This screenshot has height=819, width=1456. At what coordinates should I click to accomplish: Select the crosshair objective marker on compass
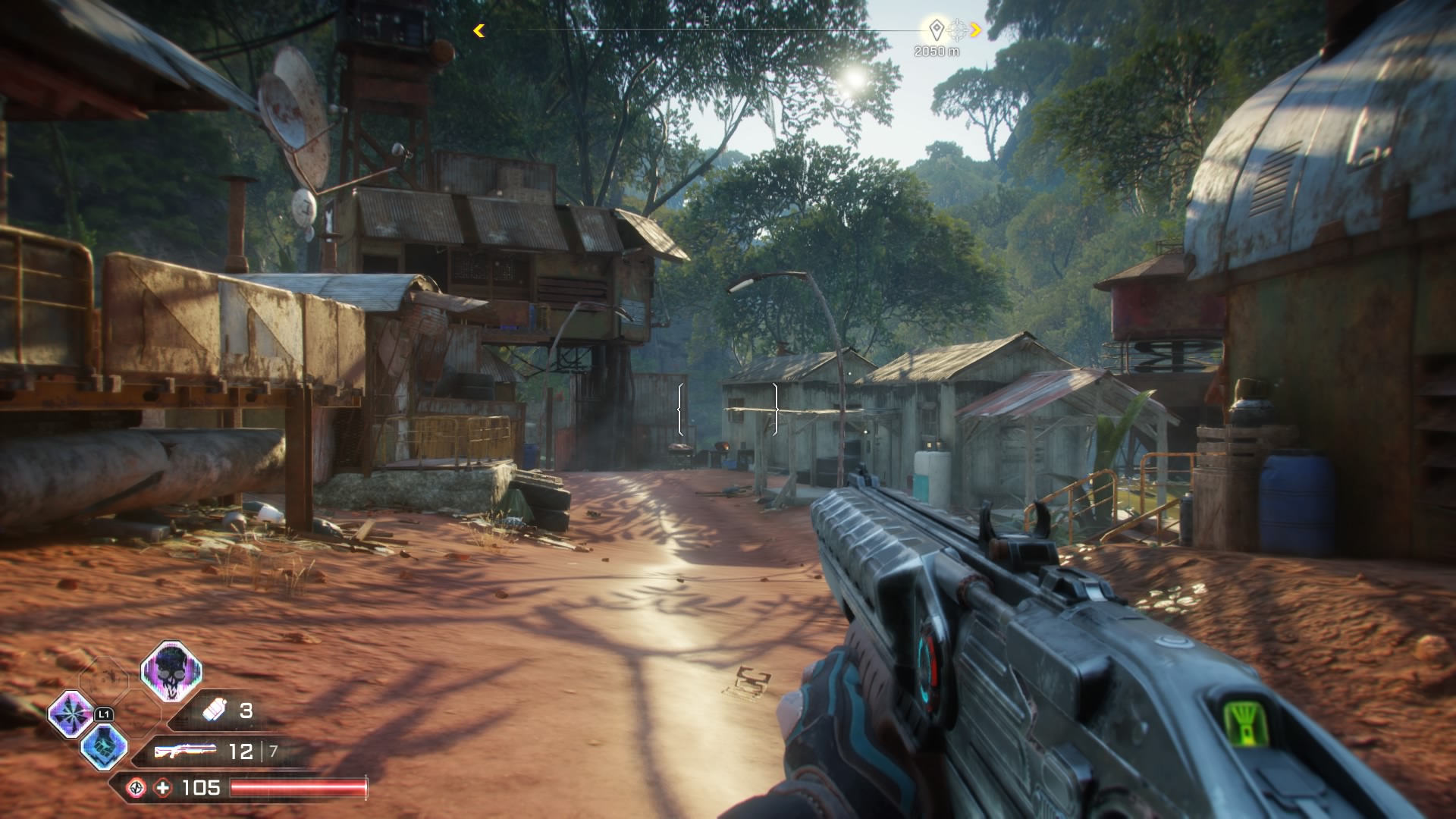pyautogui.click(x=958, y=30)
